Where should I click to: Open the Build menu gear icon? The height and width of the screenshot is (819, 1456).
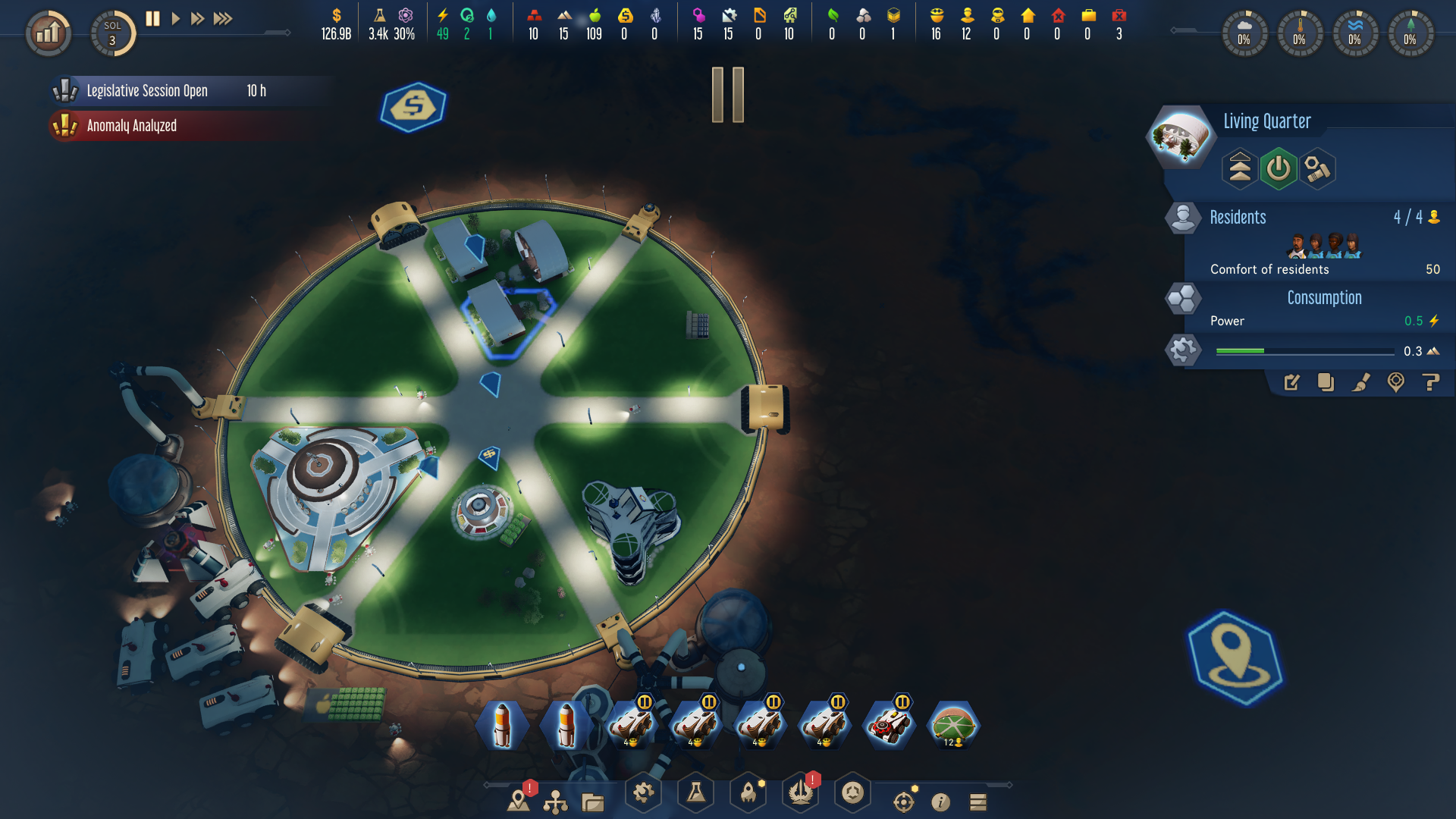(x=643, y=793)
